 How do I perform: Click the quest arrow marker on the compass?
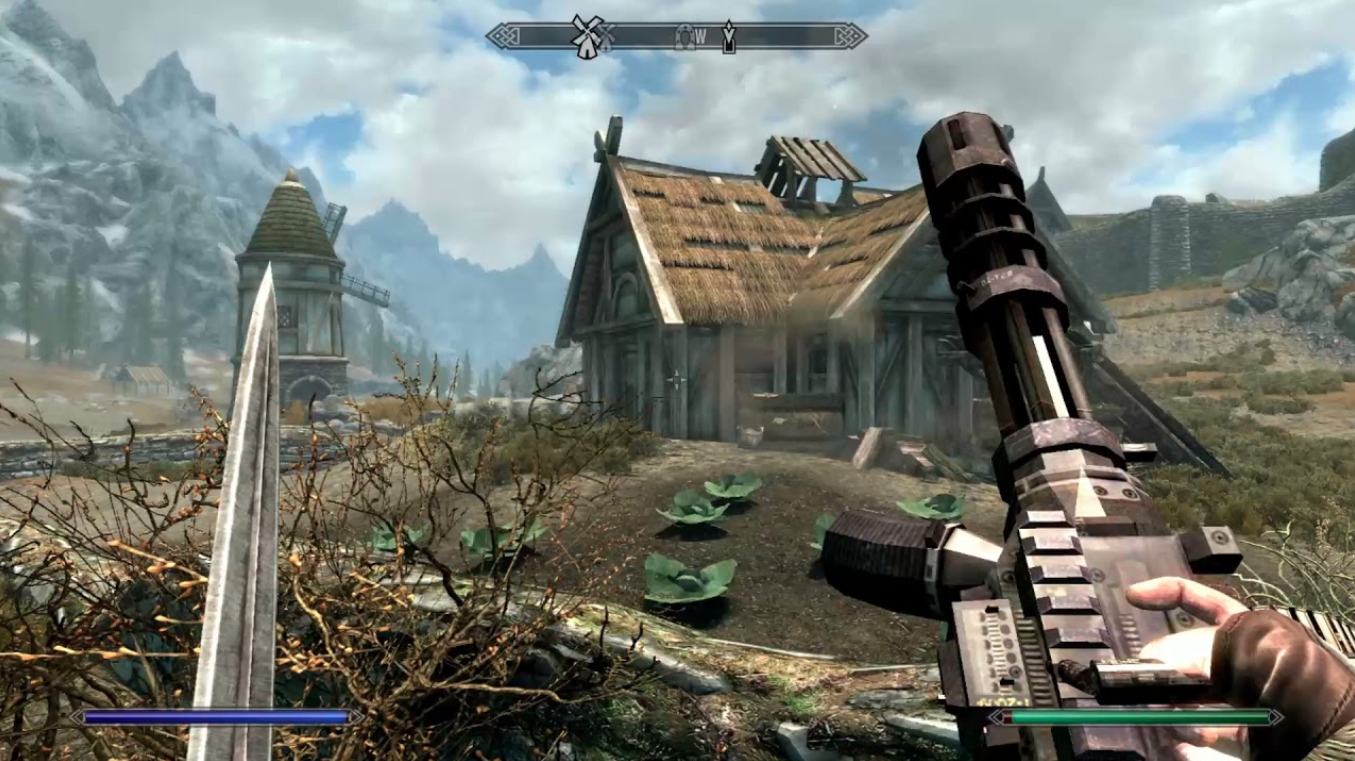[729, 37]
